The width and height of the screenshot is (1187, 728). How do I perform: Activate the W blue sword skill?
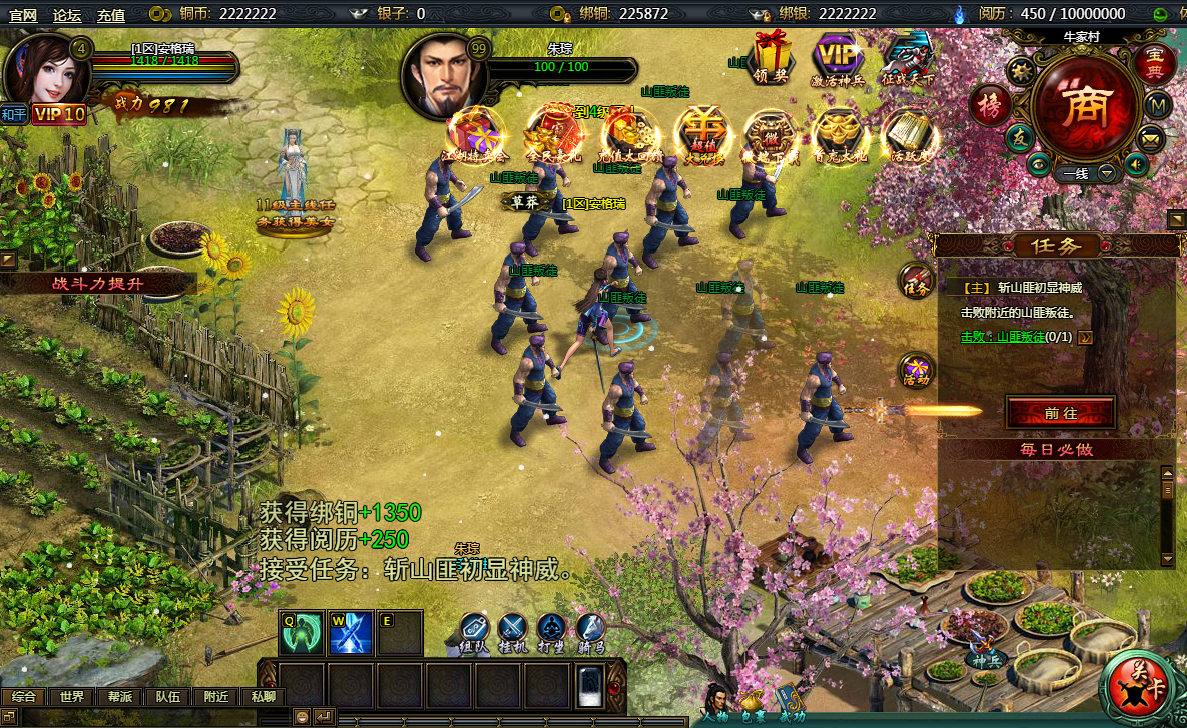point(351,633)
